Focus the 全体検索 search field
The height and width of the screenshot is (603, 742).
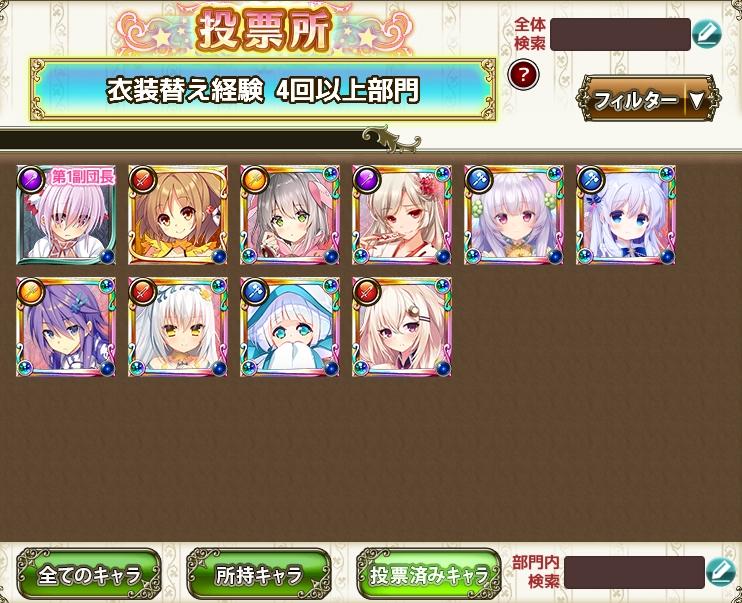click(619, 34)
